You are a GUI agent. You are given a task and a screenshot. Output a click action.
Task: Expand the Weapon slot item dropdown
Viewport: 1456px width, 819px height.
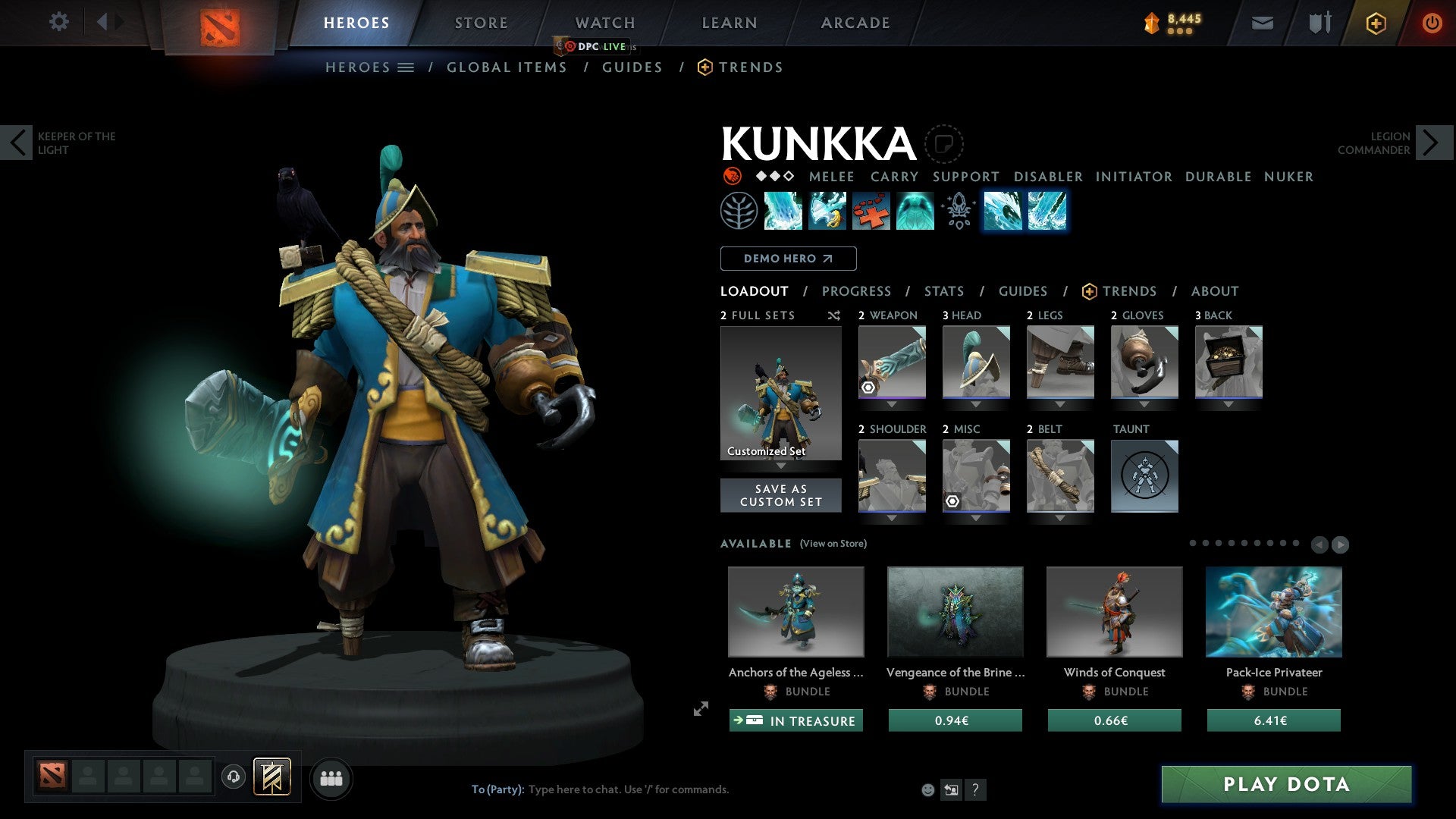coord(892,404)
